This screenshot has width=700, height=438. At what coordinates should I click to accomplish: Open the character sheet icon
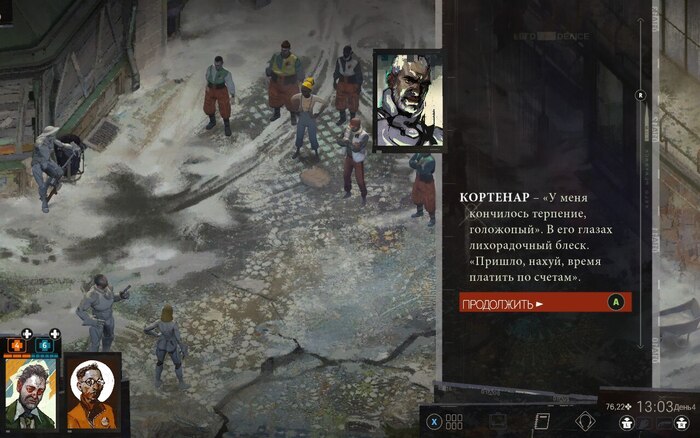point(497,421)
